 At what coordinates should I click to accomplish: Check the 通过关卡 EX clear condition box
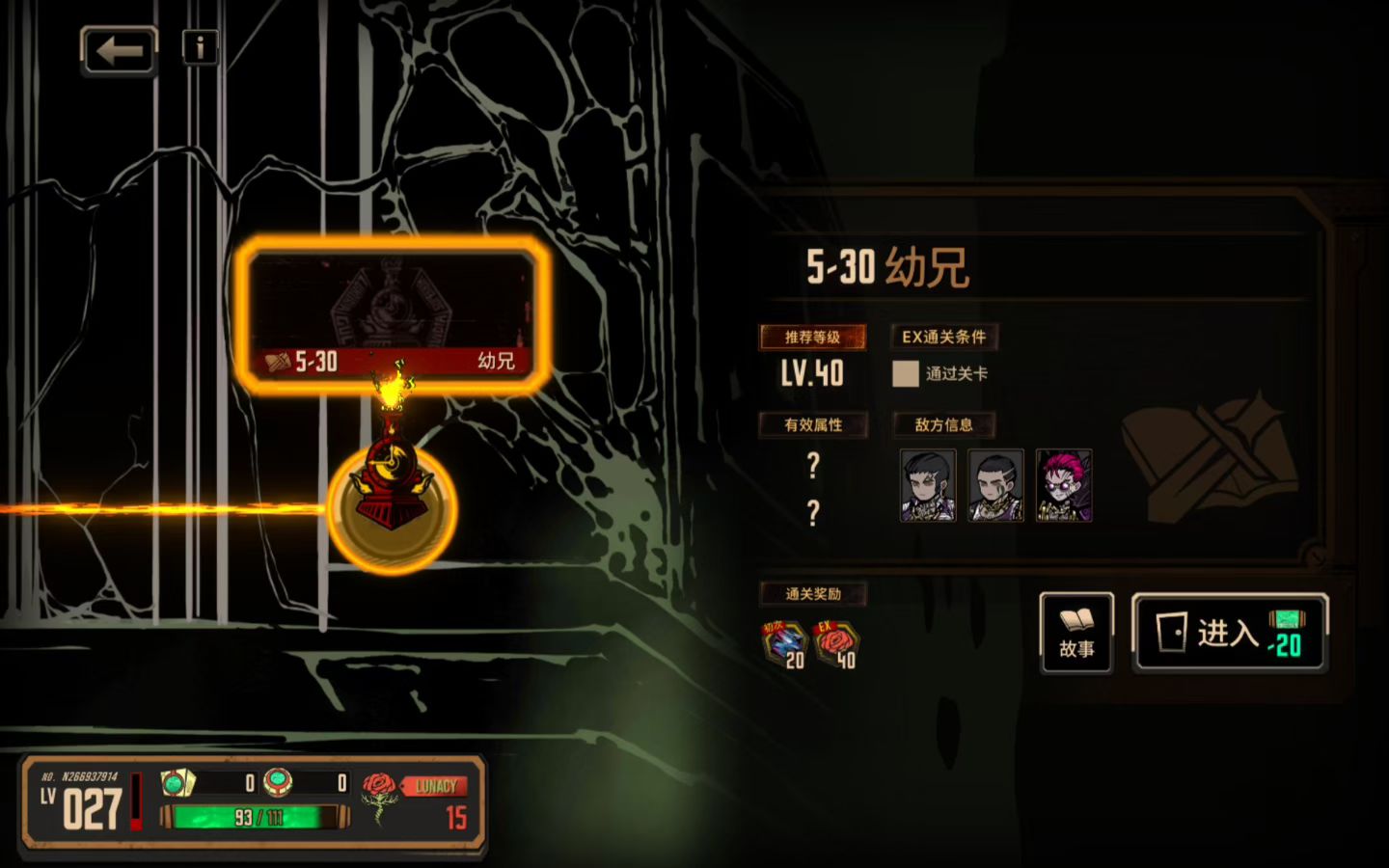[x=904, y=373]
